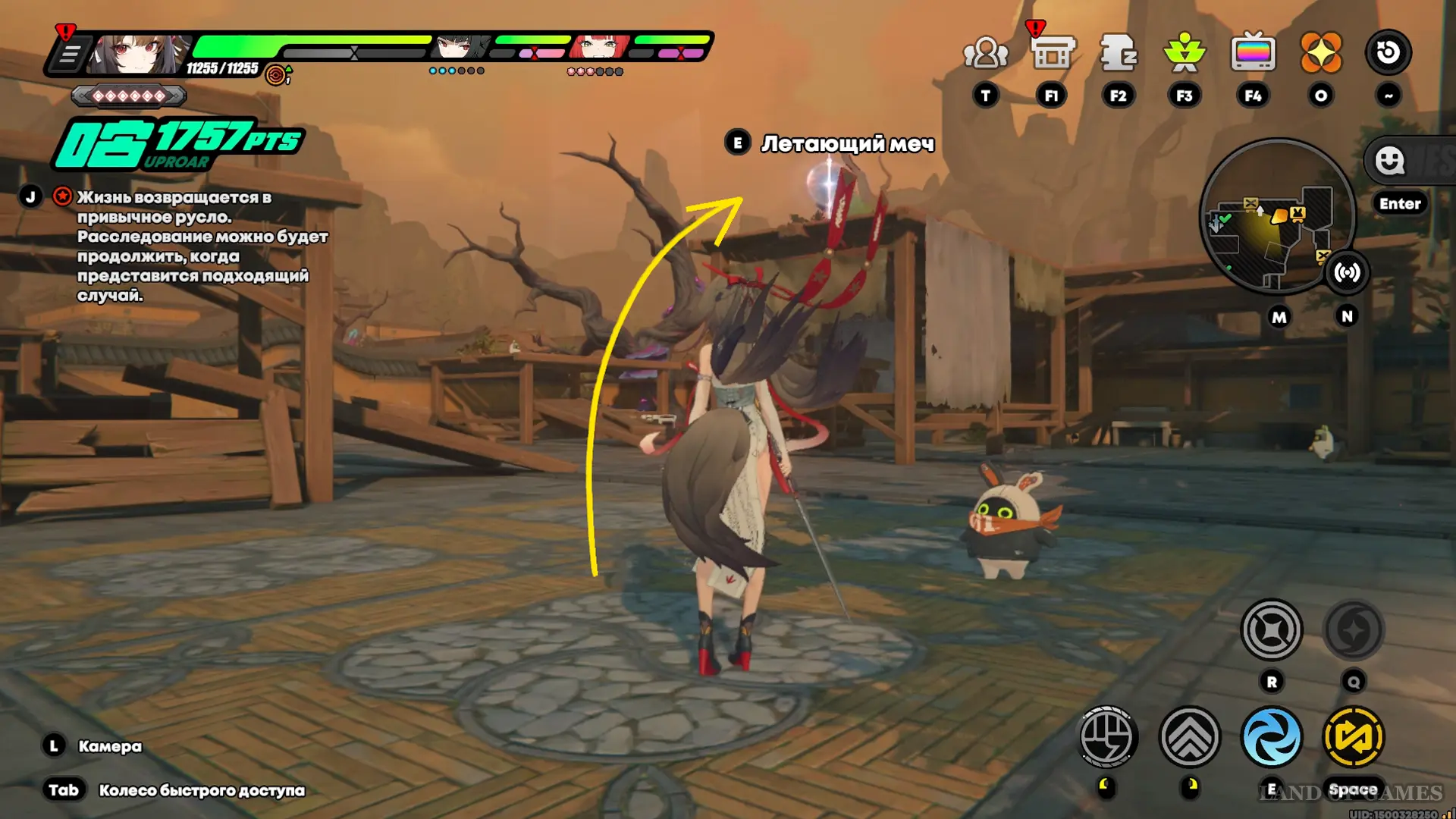Image resolution: width=1456 pixels, height=819 pixels.
Task: Open the orange four-petal star icon
Action: point(1320,53)
